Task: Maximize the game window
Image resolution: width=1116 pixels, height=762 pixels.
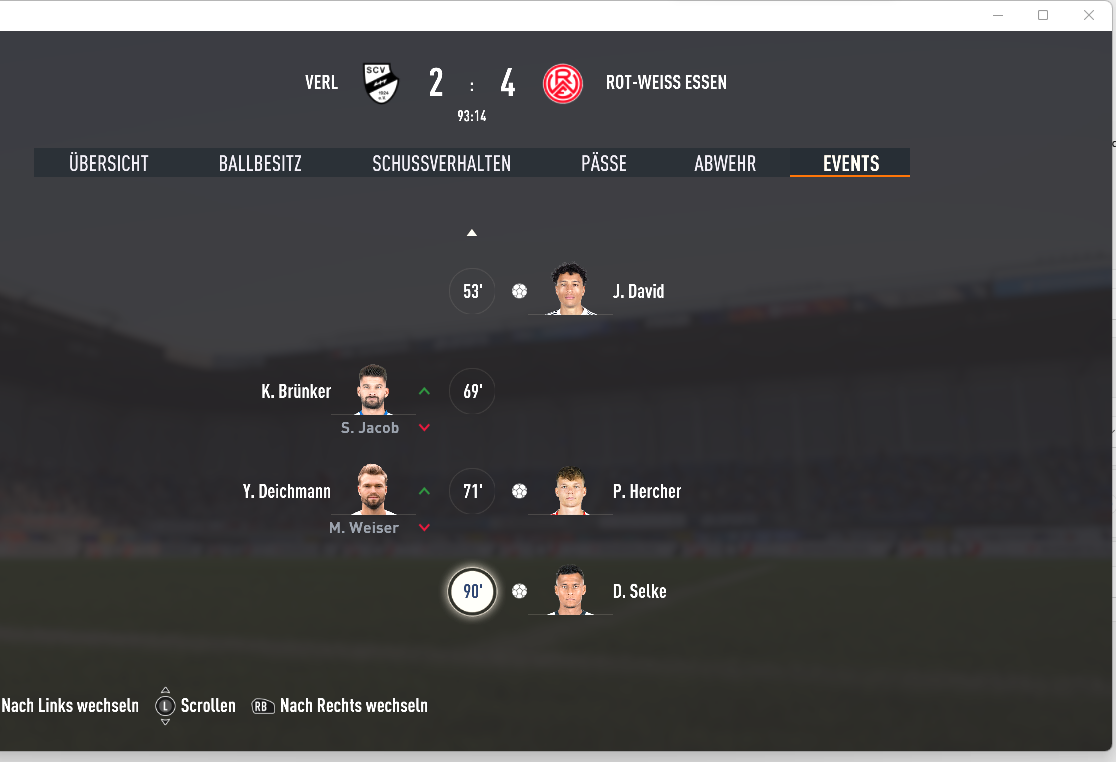Action: pyautogui.click(x=1043, y=15)
